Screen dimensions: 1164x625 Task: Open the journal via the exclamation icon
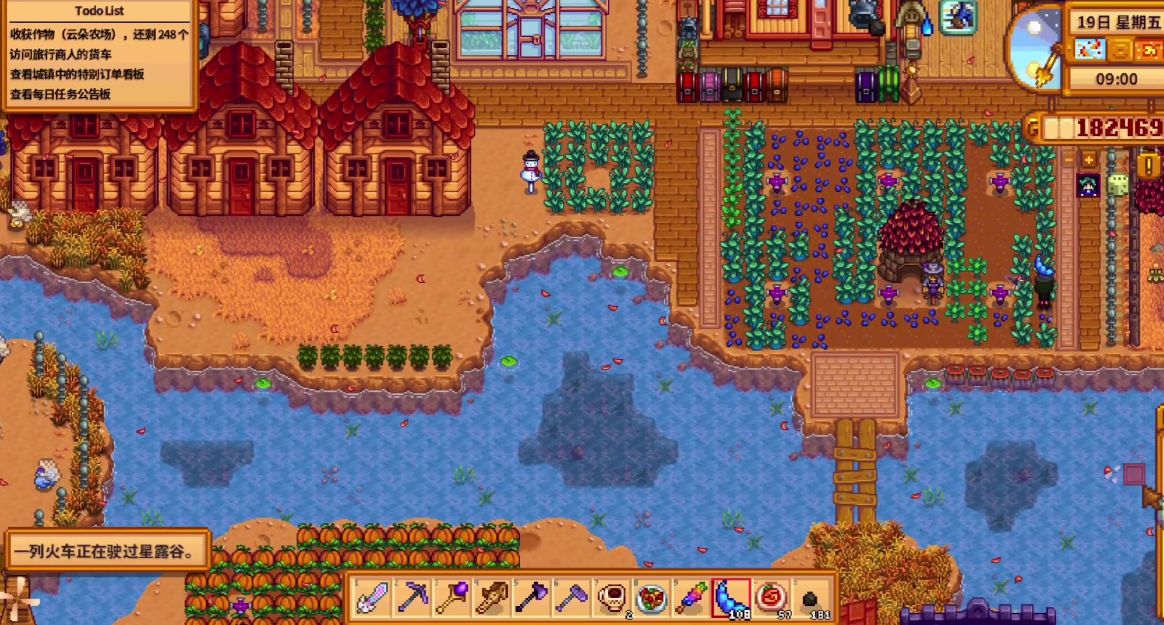(x=1148, y=166)
